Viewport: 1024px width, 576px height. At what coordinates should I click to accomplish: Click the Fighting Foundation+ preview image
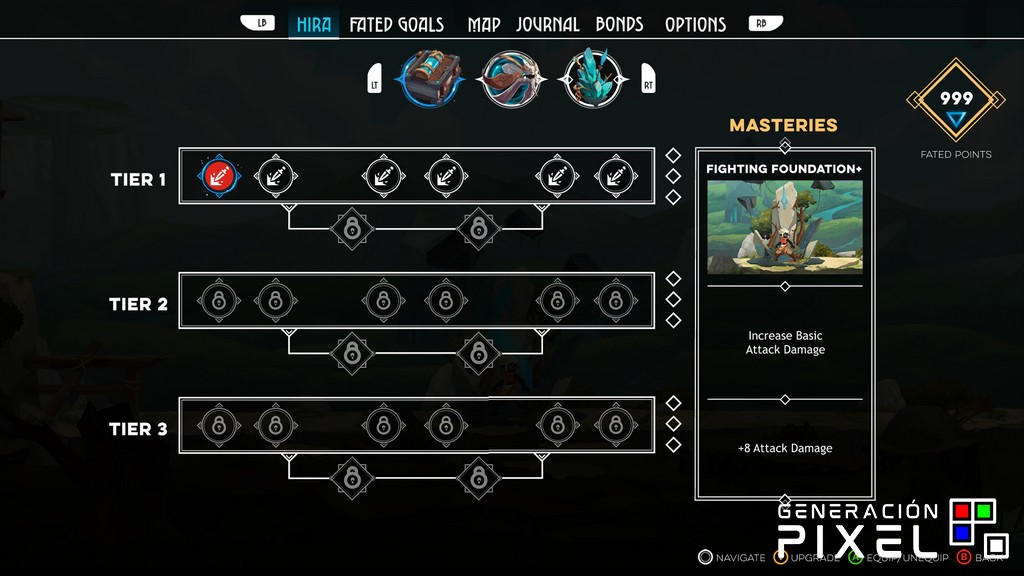pyautogui.click(x=785, y=227)
